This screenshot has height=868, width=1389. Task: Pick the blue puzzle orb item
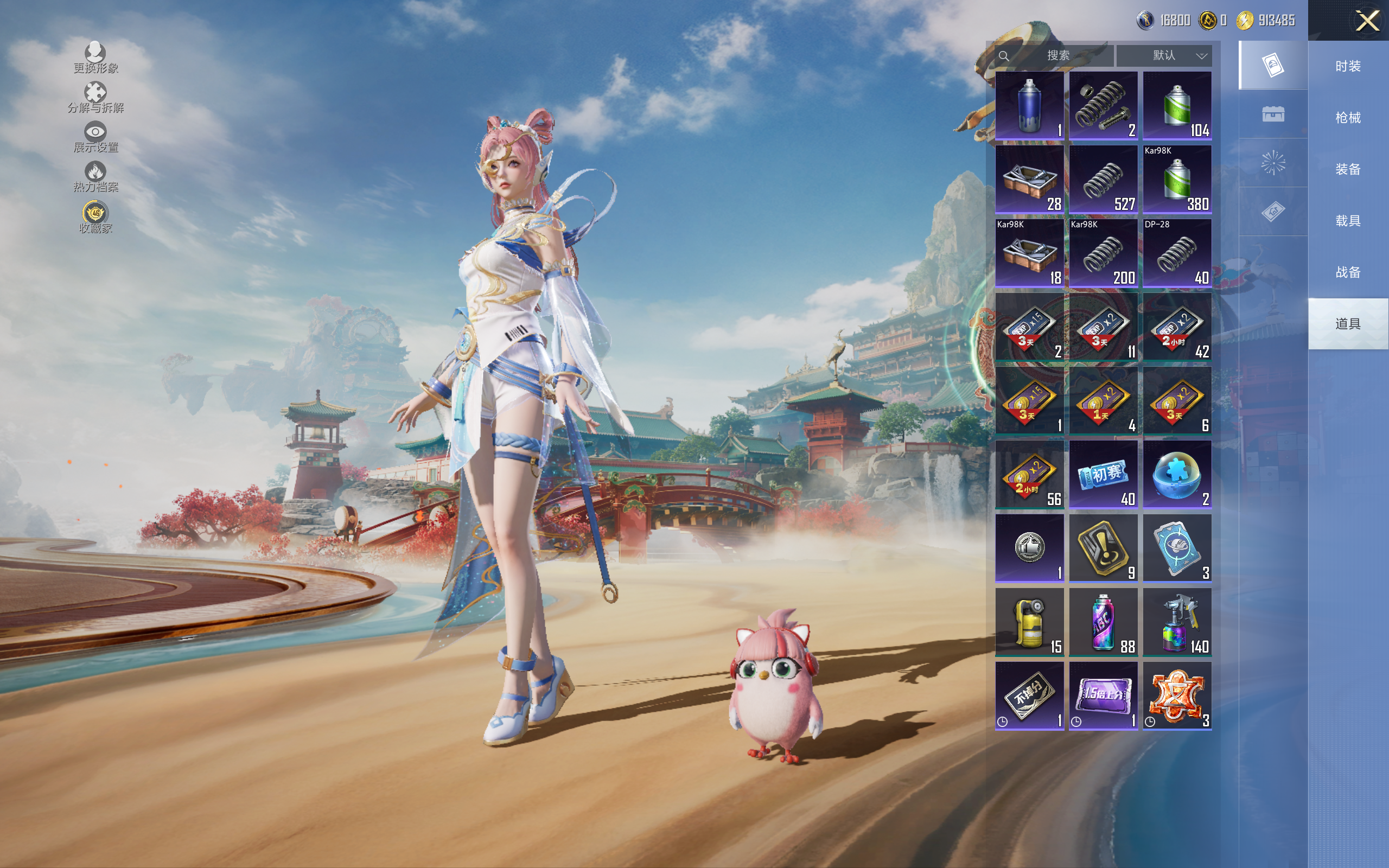(1177, 475)
